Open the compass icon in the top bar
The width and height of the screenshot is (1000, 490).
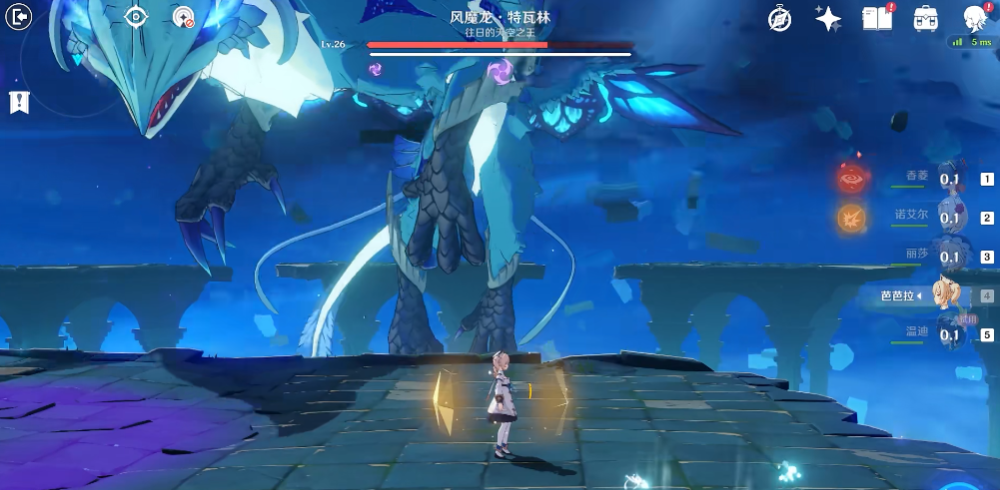point(780,18)
